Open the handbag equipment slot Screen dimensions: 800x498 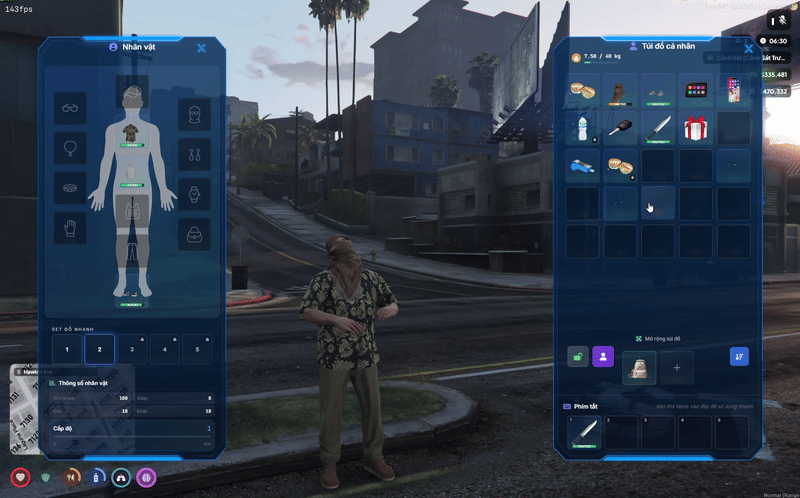(x=194, y=234)
